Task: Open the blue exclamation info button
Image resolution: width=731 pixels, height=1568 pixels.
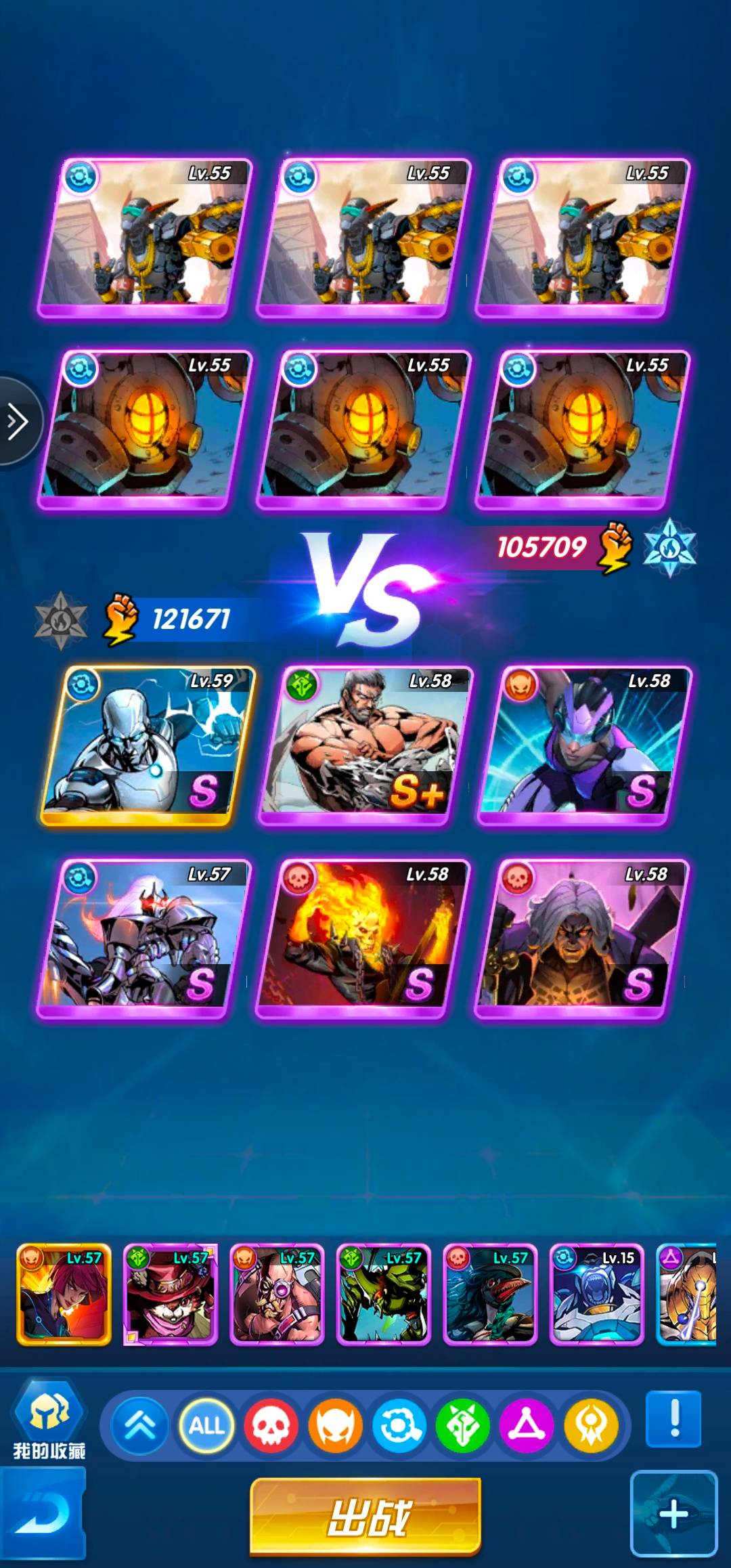Action: (673, 1418)
